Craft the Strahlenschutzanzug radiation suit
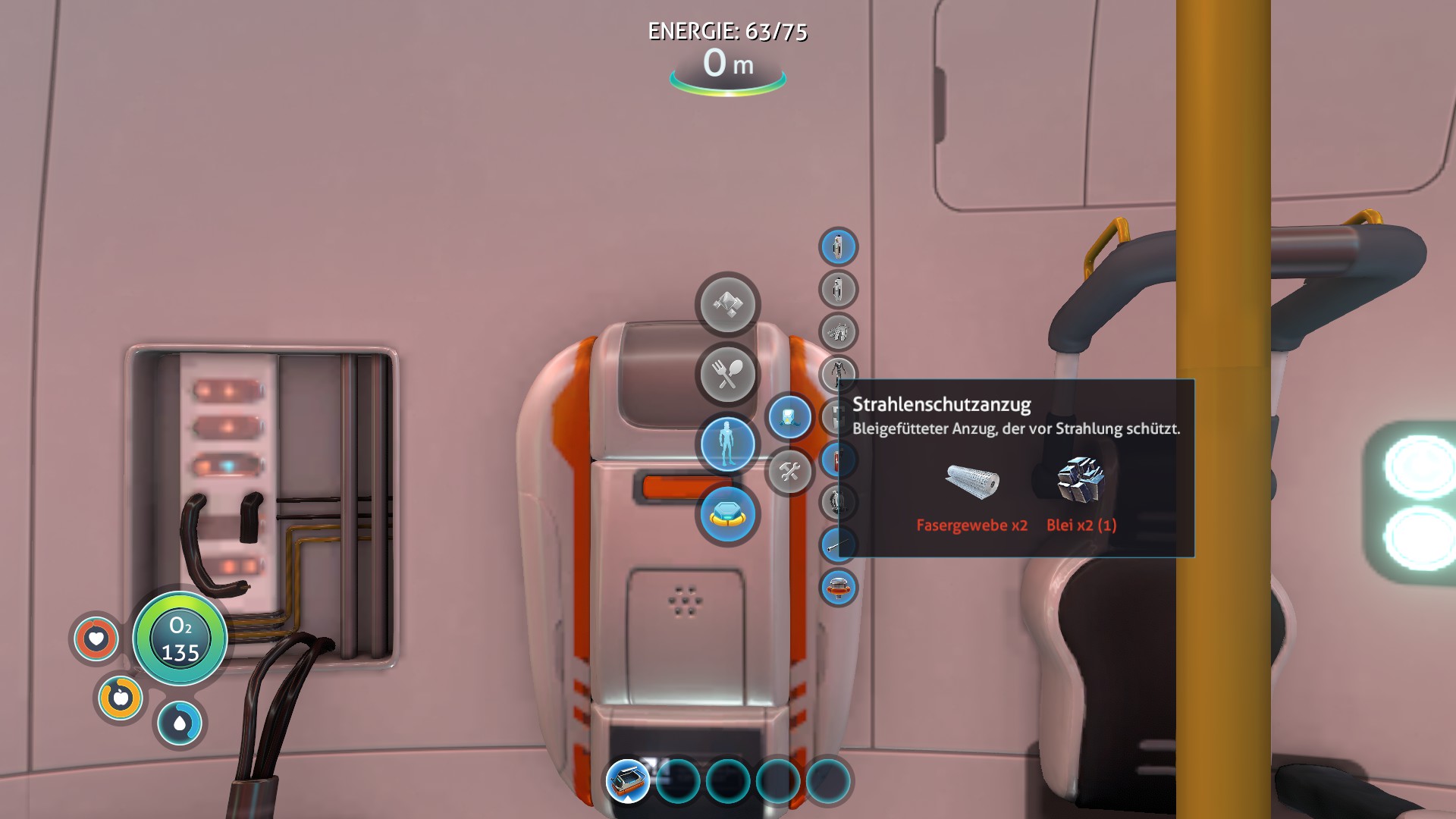Viewport: 1456px width, 819px height. [838, 375]
